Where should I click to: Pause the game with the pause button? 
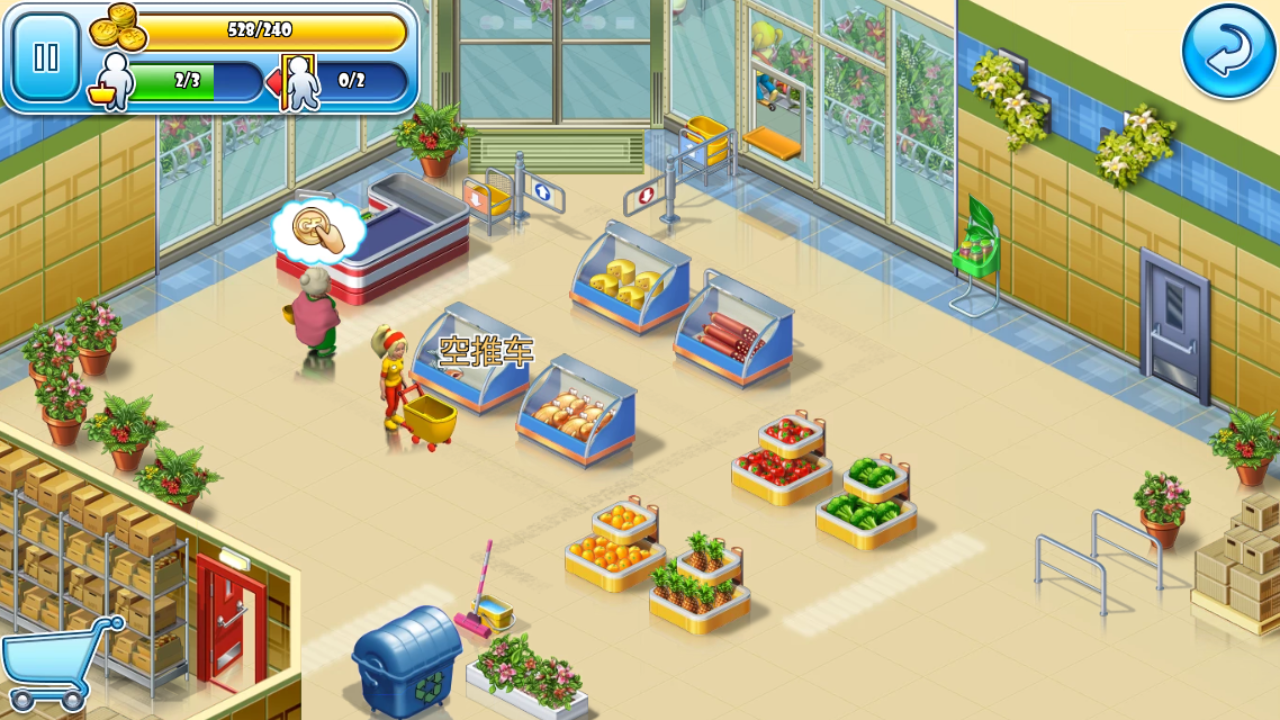coord(46,57)
